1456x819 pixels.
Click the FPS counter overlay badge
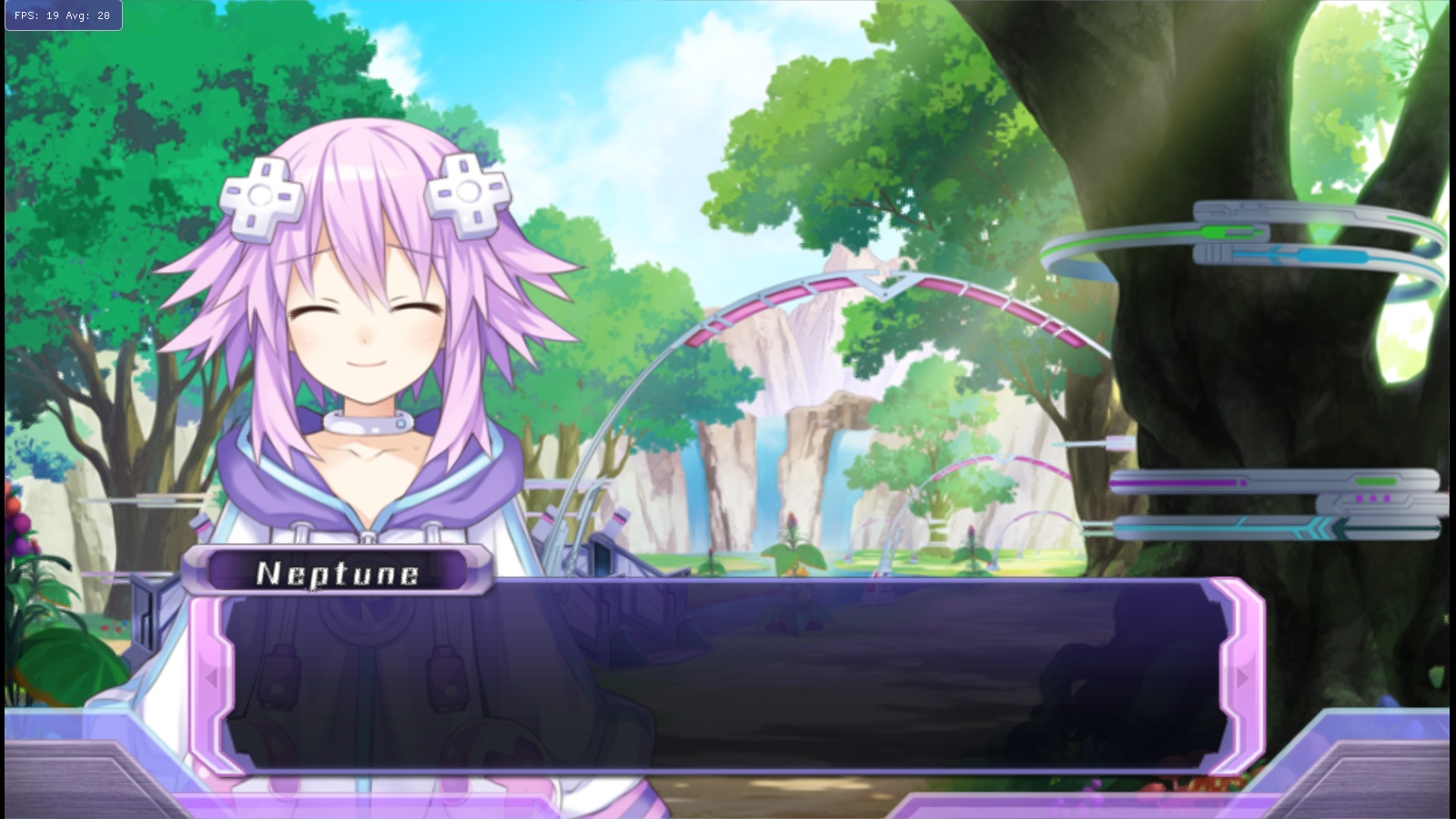pos(62,15)
